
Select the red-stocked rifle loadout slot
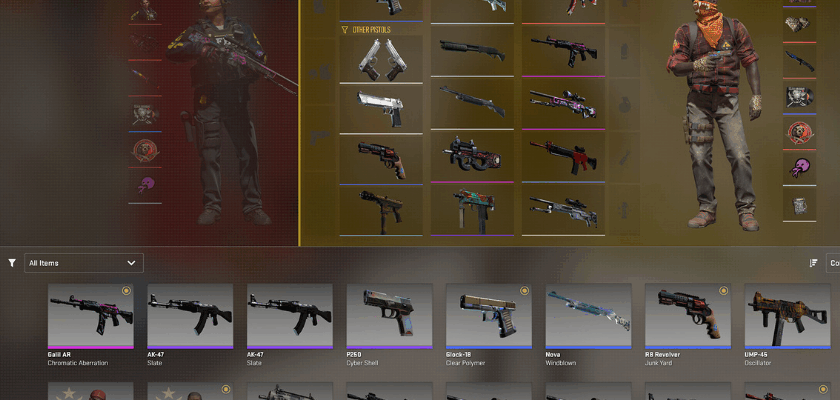pos(564,155)
